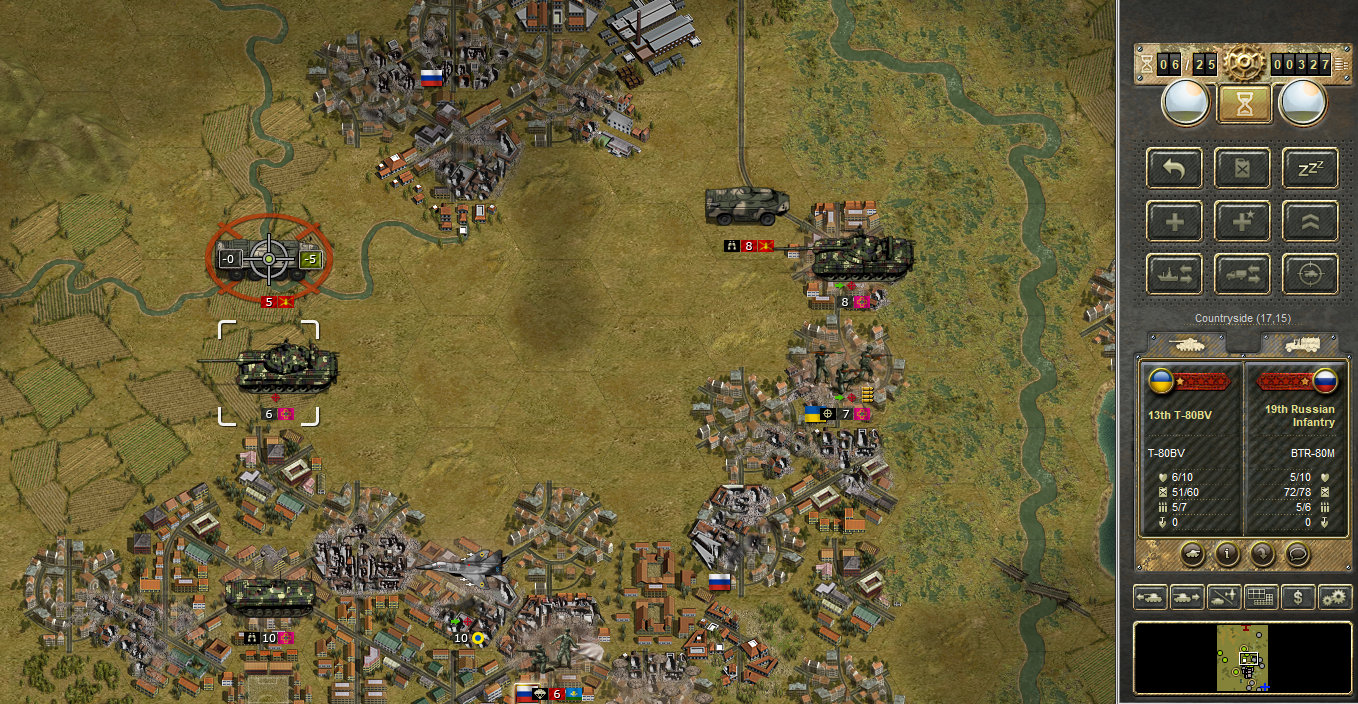Click on the minimap
Viewport: 1358px width, 704px height.
(1243, 658)
